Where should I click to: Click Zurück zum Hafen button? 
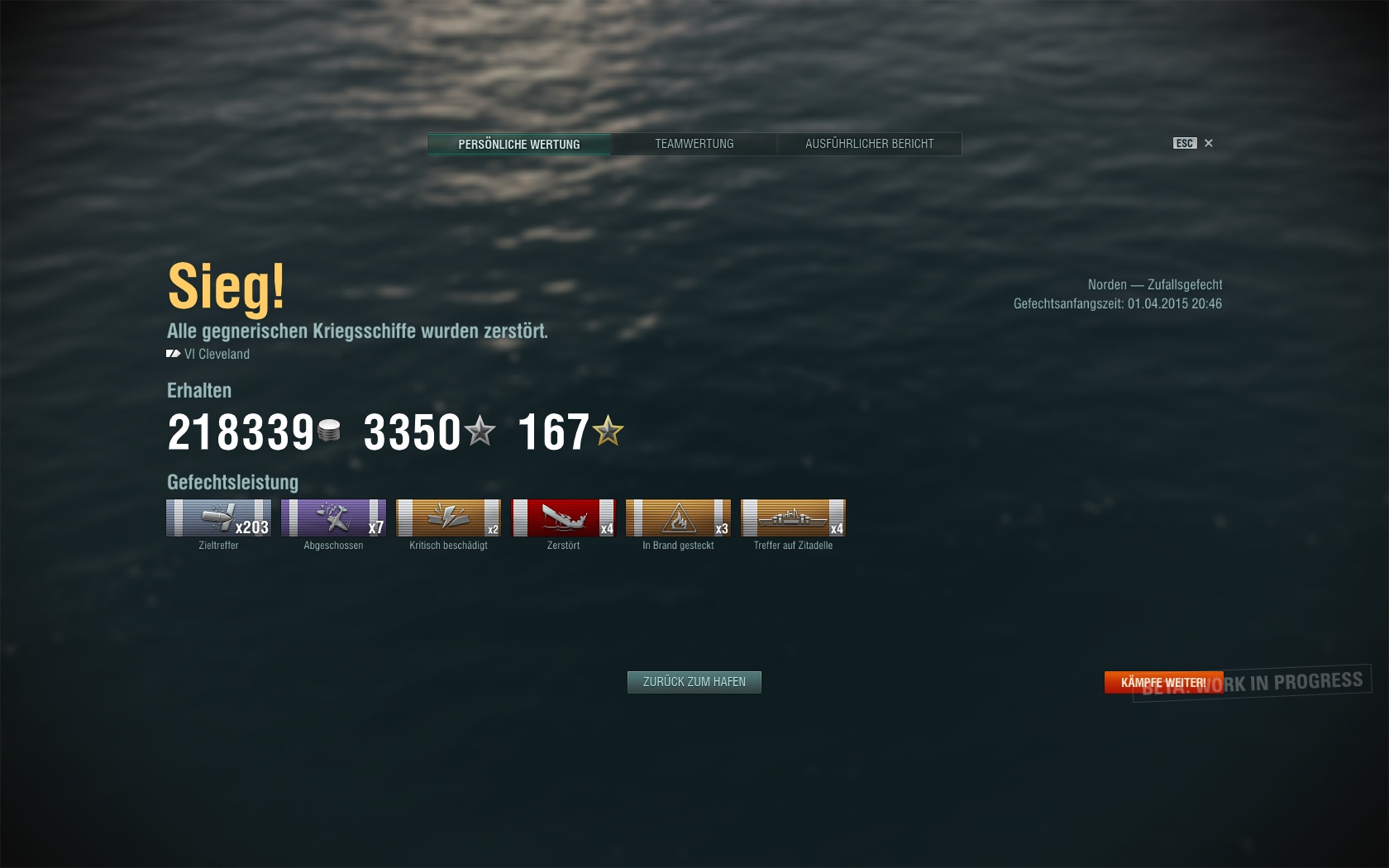click(x=694, y=682)
